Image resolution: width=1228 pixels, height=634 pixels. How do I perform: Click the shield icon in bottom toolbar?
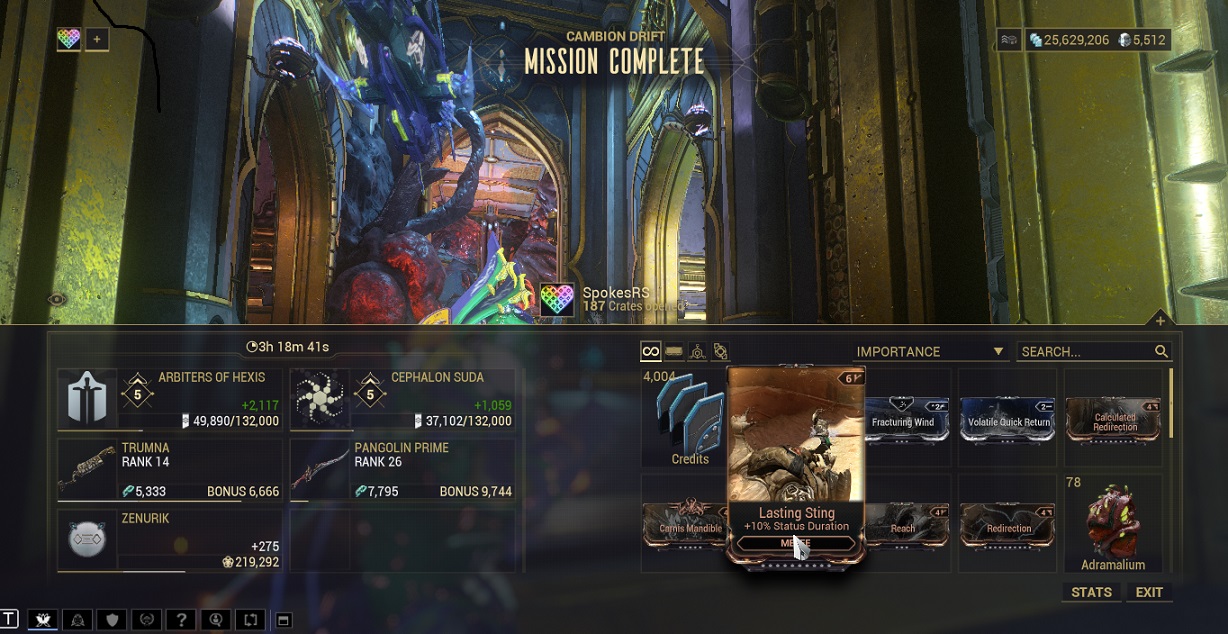point(114,620)
